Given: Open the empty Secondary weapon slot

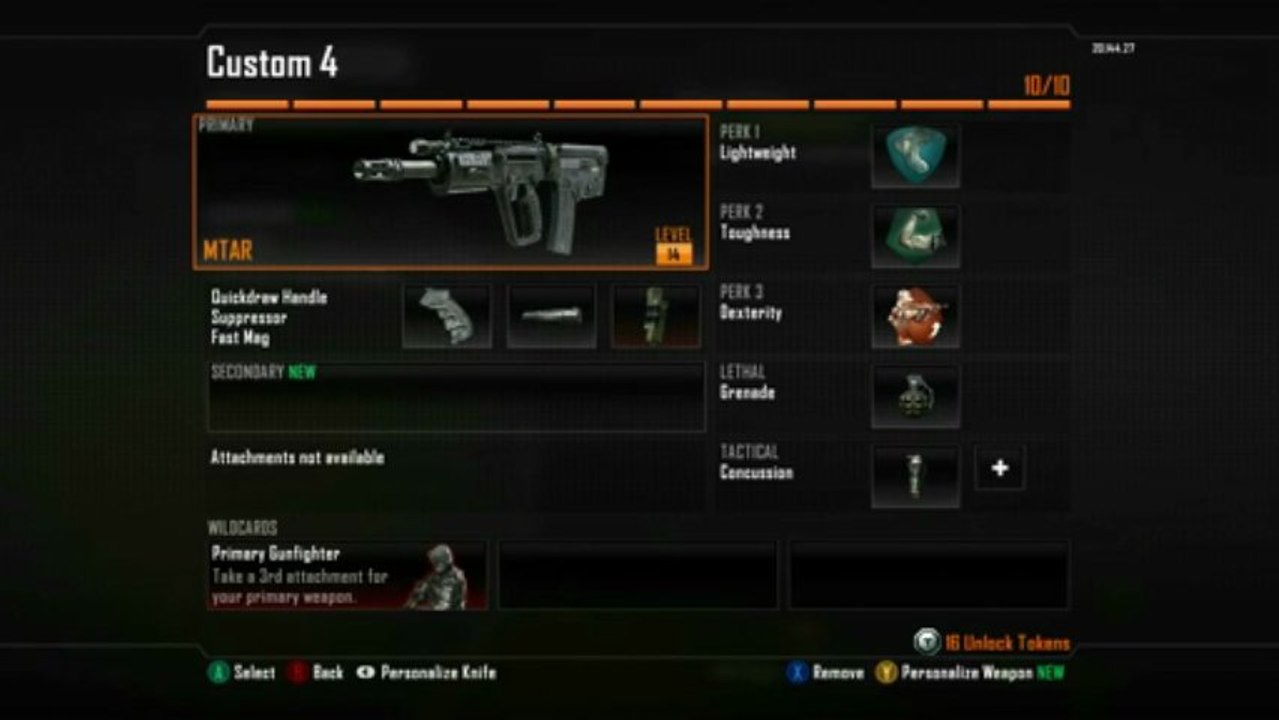Looking at the screenshot, I should (x=456, y=397).
